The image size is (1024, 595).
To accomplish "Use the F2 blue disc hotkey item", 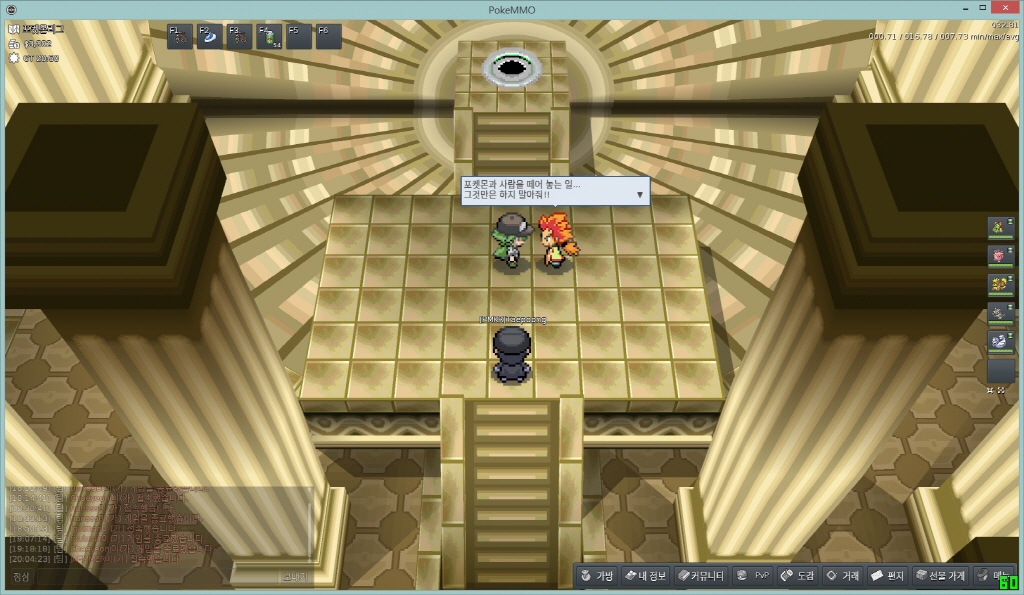I will [210, 37].
